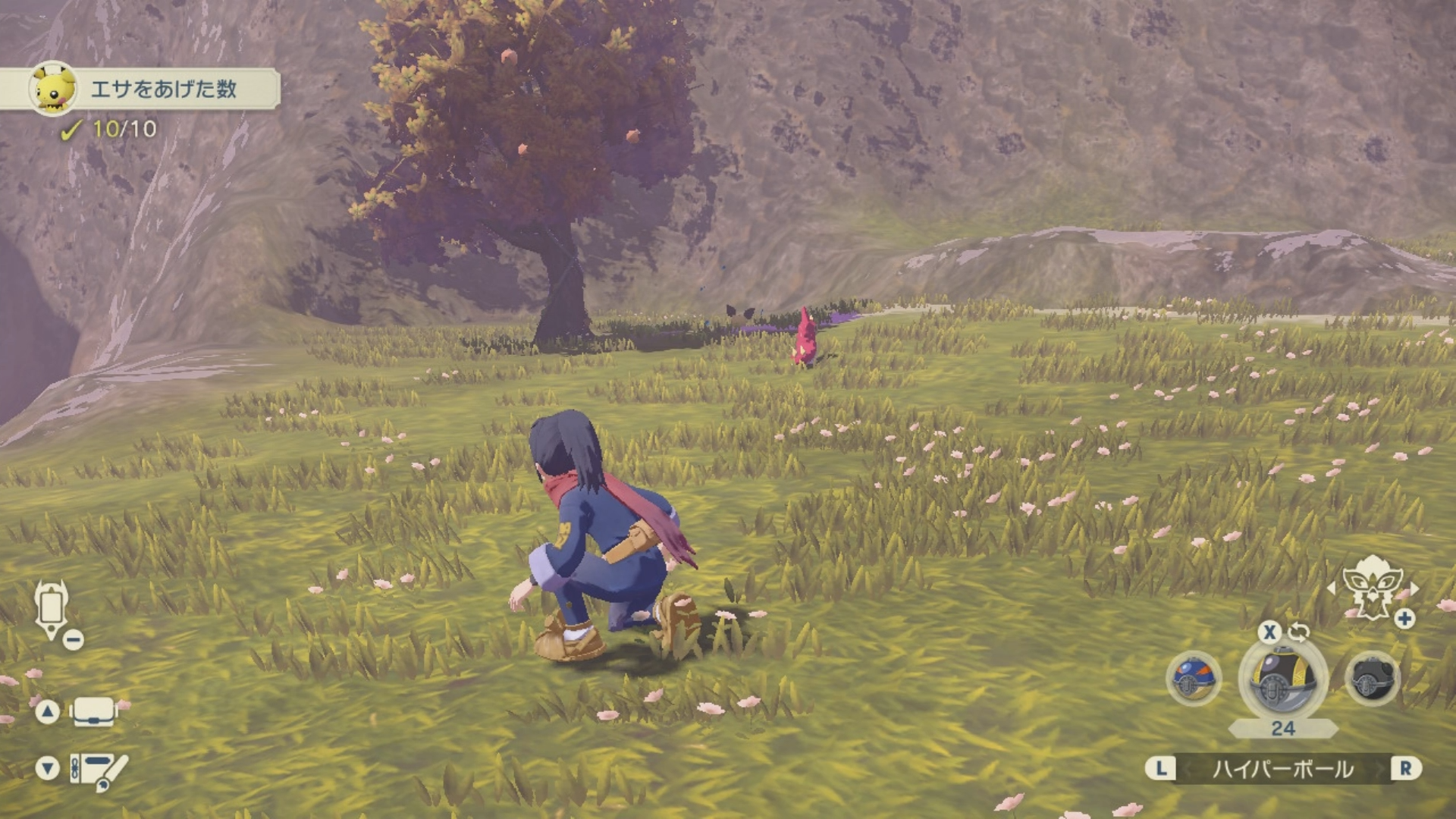Open the satchel bag icon
Image resolution: width=1456 pixels, height=819 pixels.
(x=93, y=712)
